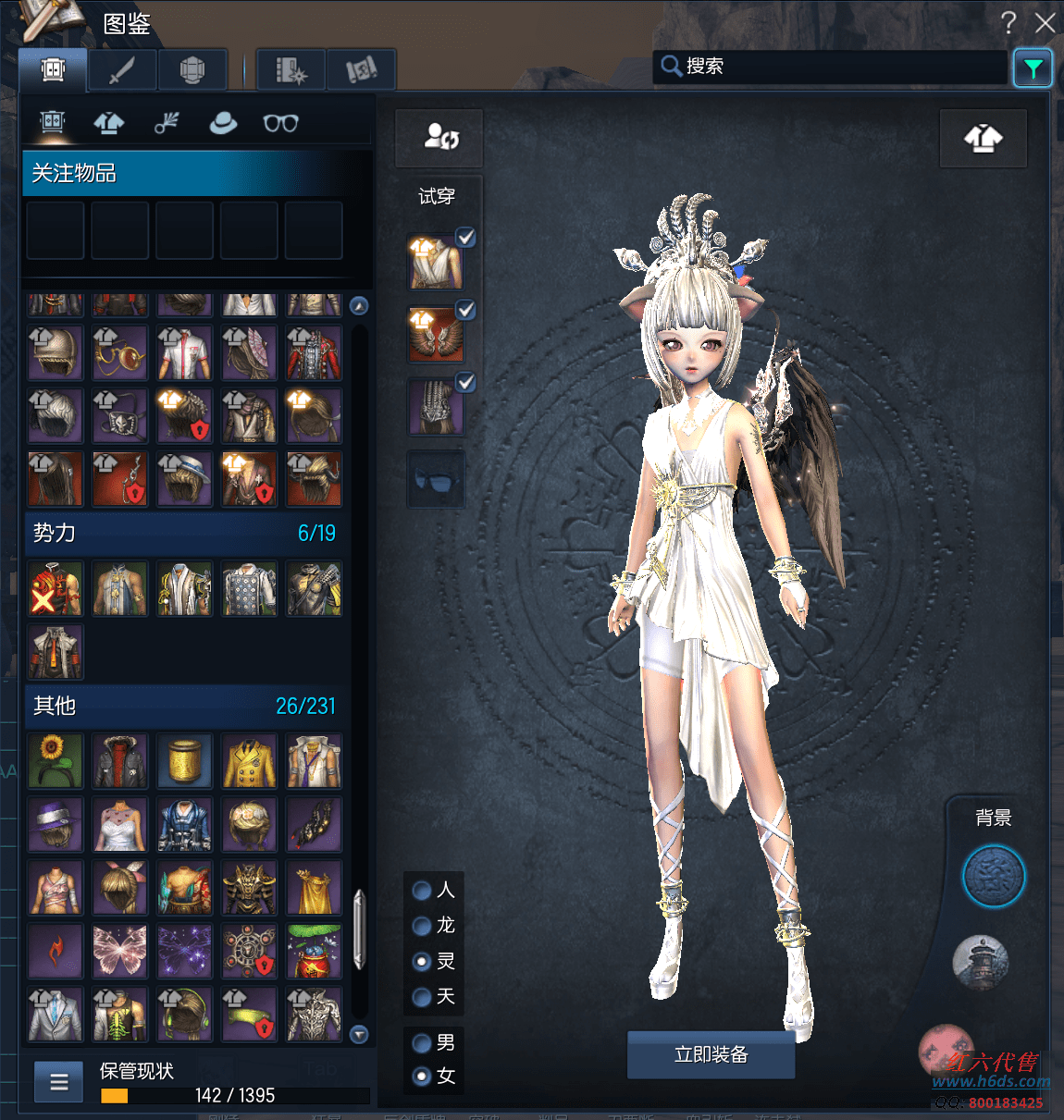The width and height of the screenshot is (1064, 1120).
Task: Open the teal filter button
Action: (x=1033, y=68)
